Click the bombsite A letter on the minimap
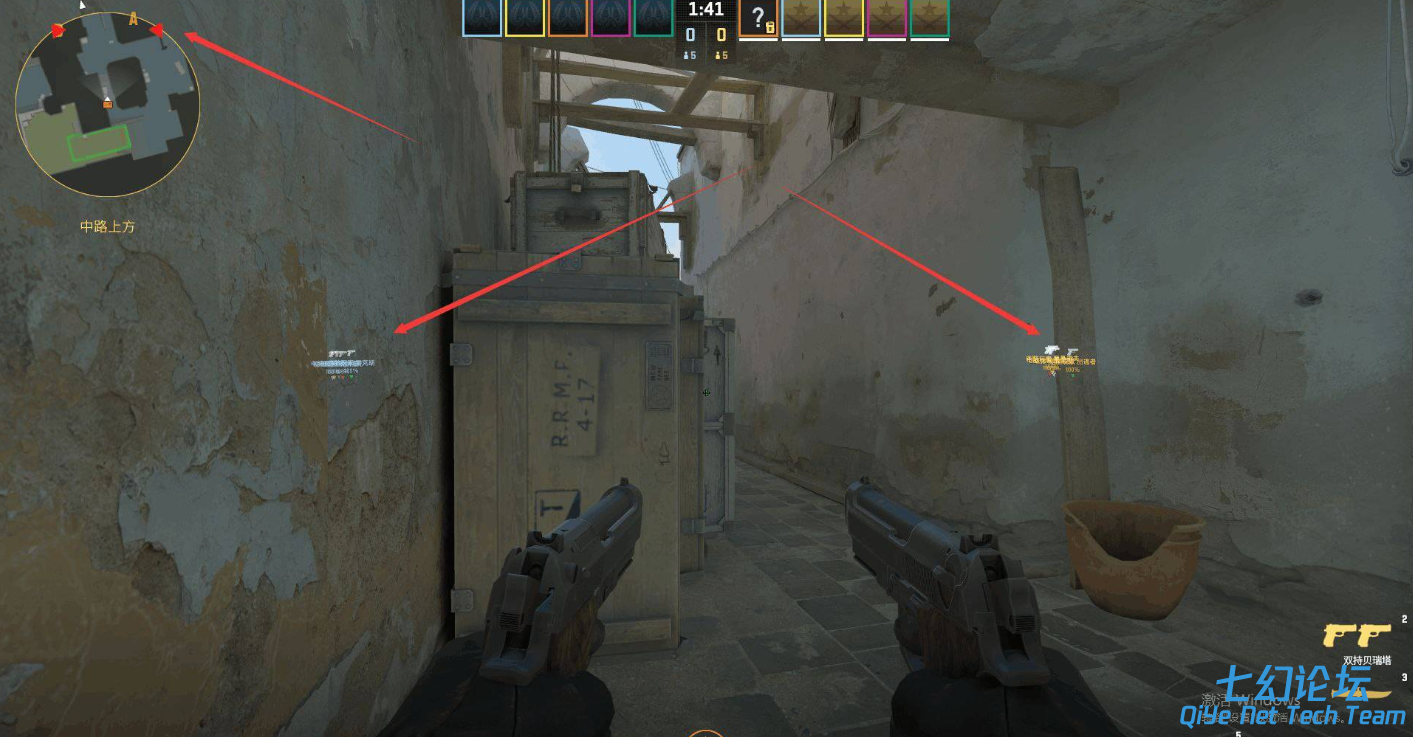This screenshot has height=737, width=1413. [x=133, y=19]
